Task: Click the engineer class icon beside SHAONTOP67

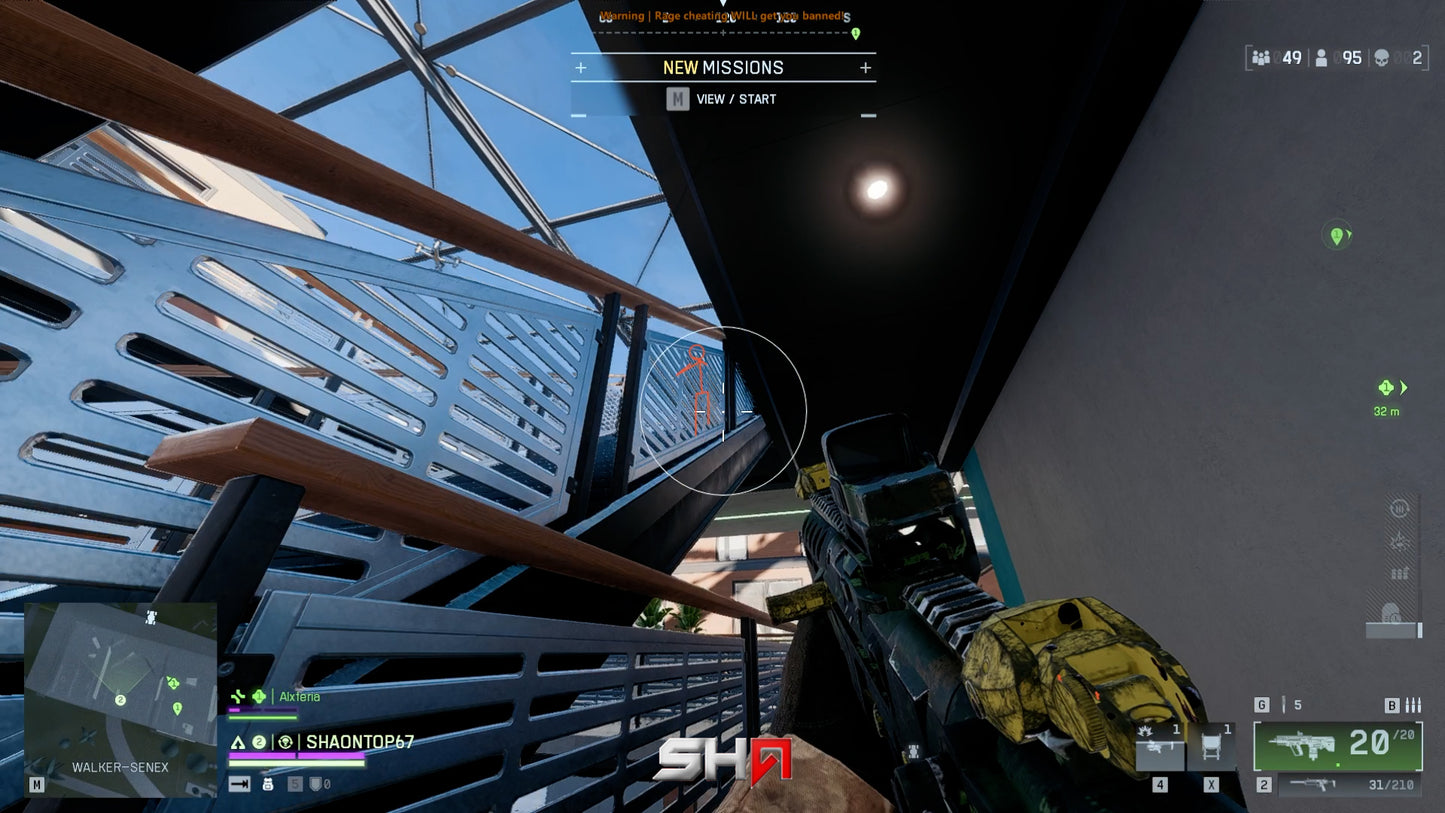Action: click(286, 742)
